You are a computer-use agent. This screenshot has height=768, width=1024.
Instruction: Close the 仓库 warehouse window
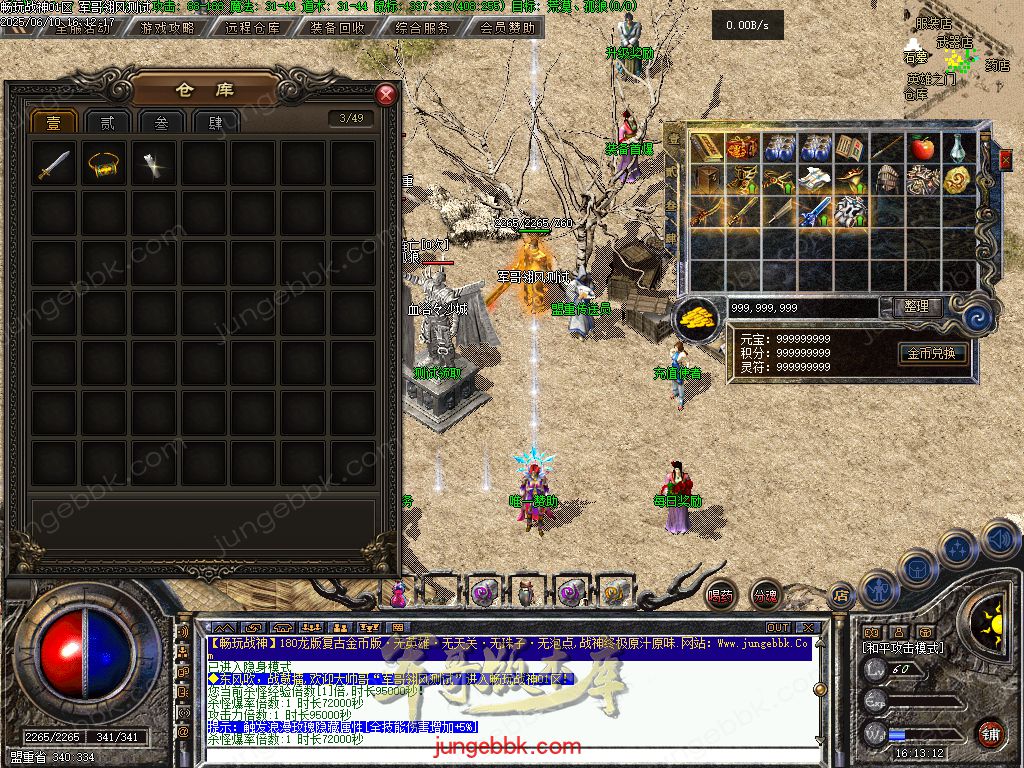pyautogui.click(x=386, y=95)
